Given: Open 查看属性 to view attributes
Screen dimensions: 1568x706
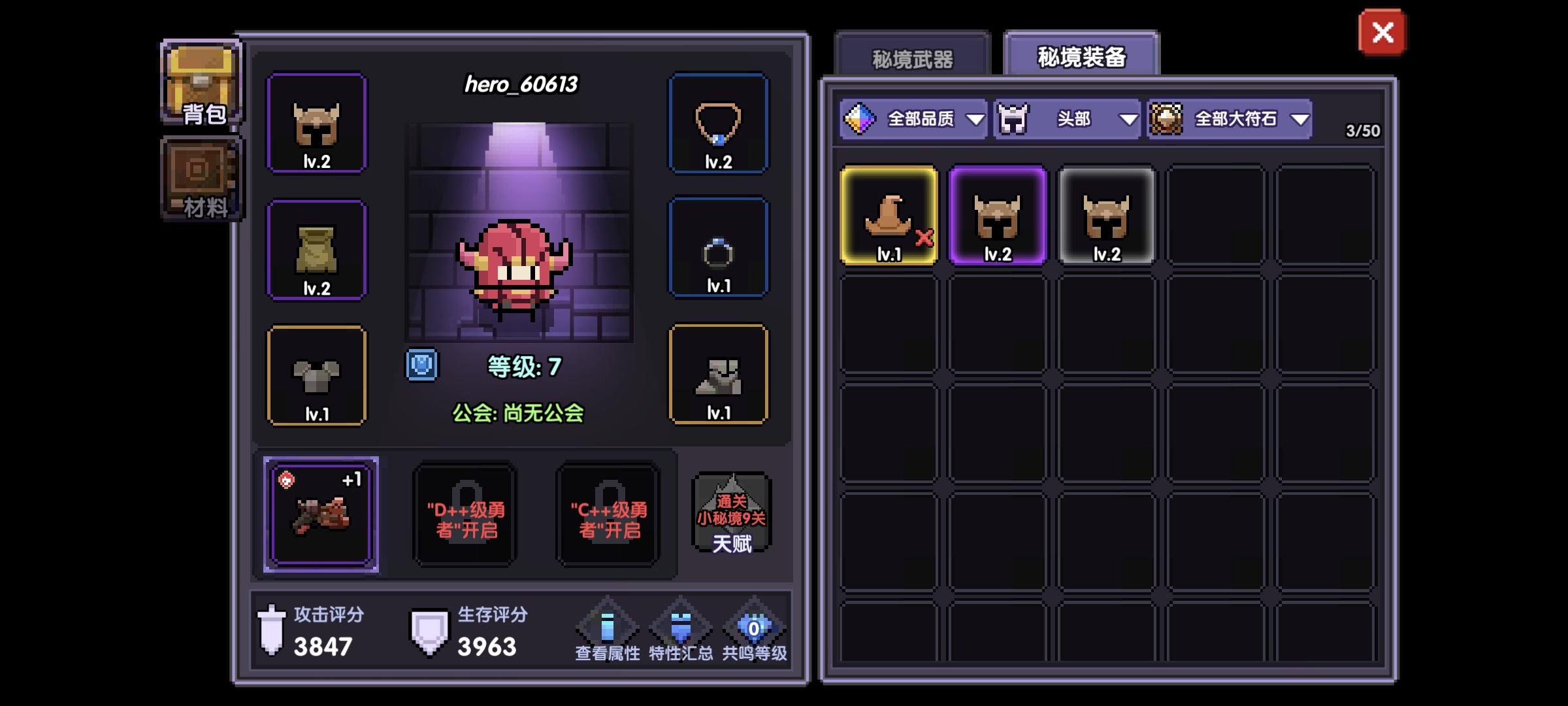Looking at the screenshot, I should click(608, 628).
